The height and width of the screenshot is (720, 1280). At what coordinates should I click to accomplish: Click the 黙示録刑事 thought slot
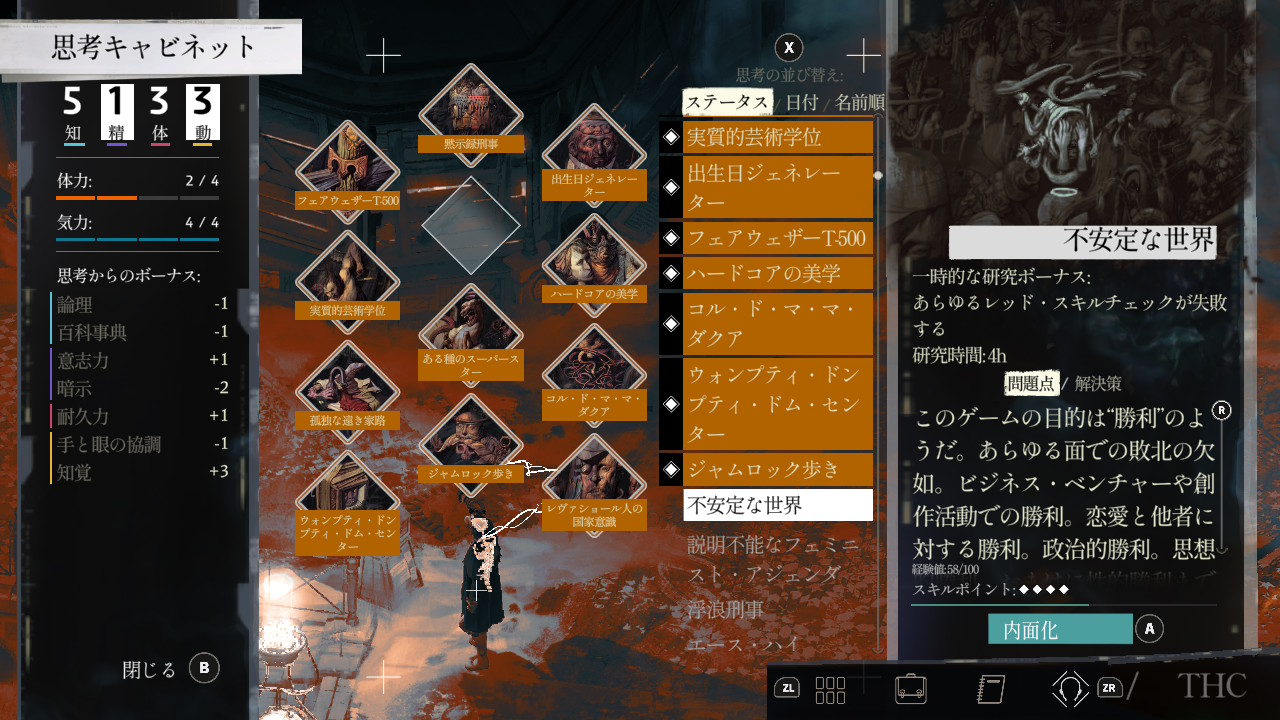pyautogui.click(x=470, y=112)
